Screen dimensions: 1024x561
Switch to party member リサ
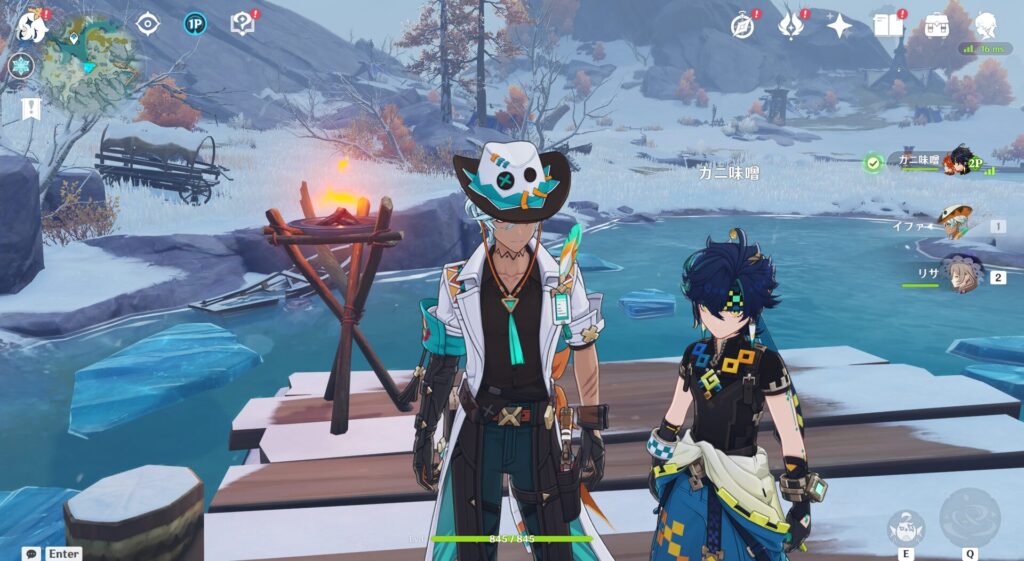point(960,274)
